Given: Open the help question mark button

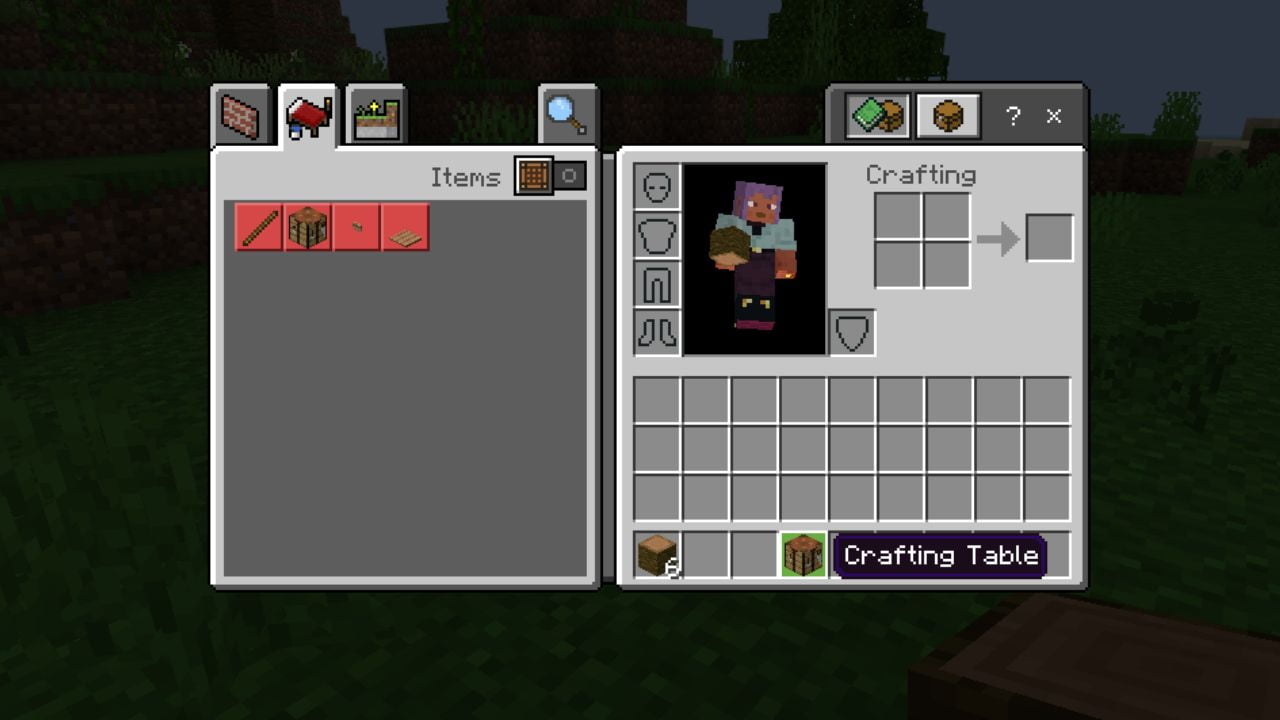Looking at the screenshot, I should pyautogui.click(x=1013, y=117).
